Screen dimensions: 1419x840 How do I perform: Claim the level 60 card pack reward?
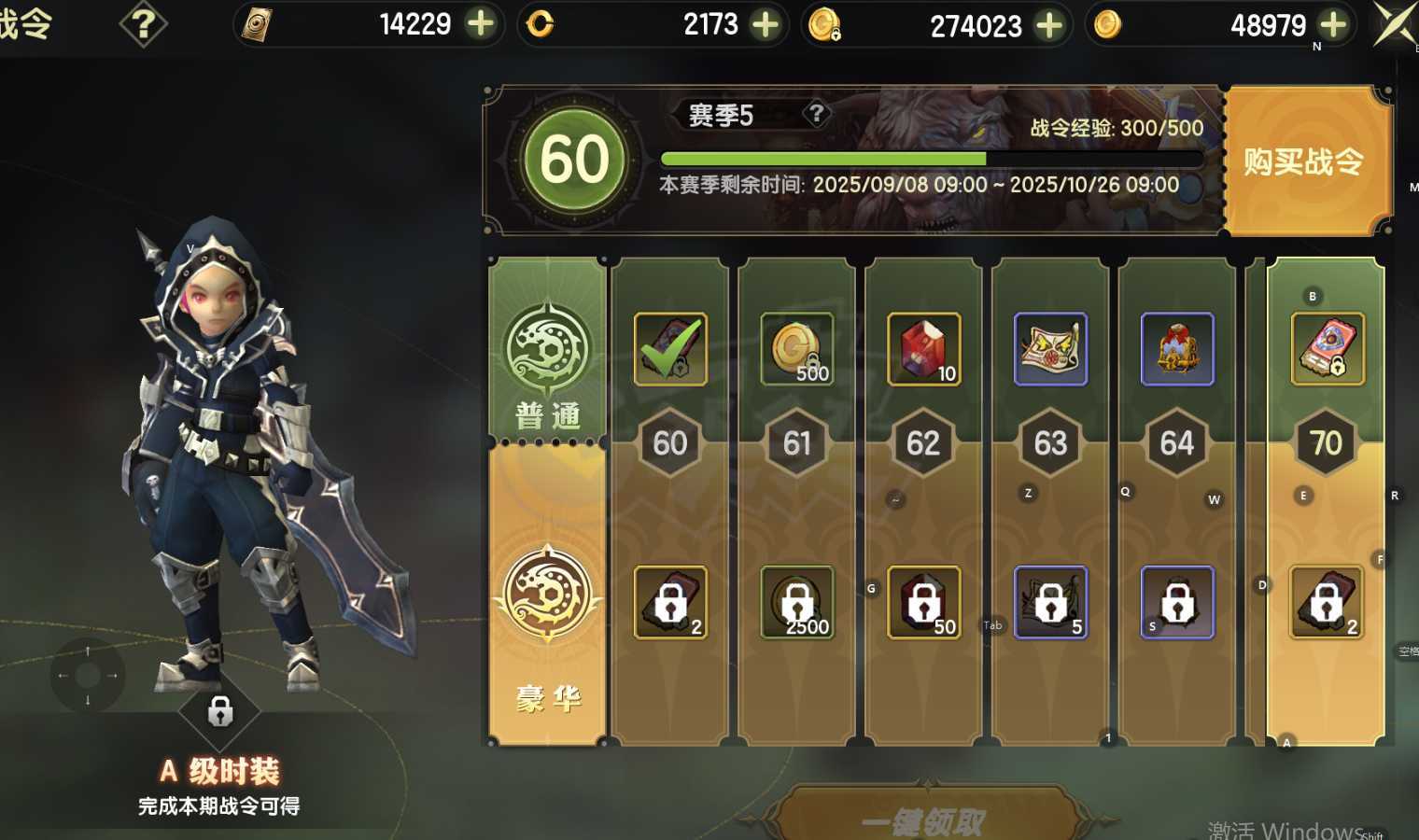click(x=668, y=350)
